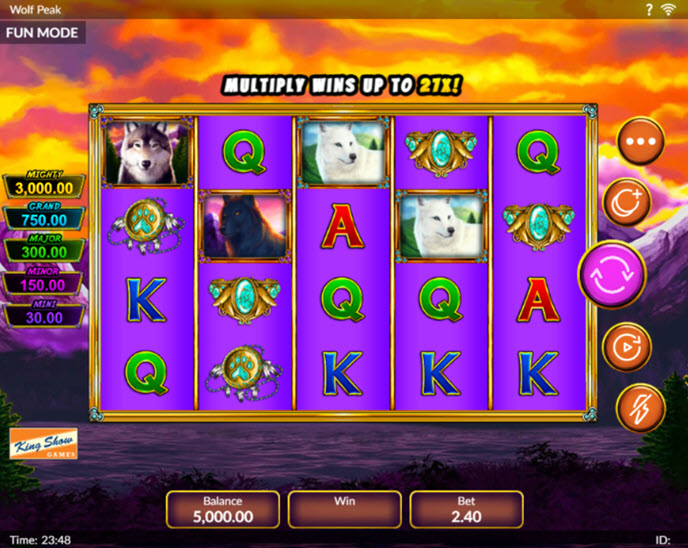Open the bet coins adjustment button
The image size is (688, 548).
coord(629,203)
